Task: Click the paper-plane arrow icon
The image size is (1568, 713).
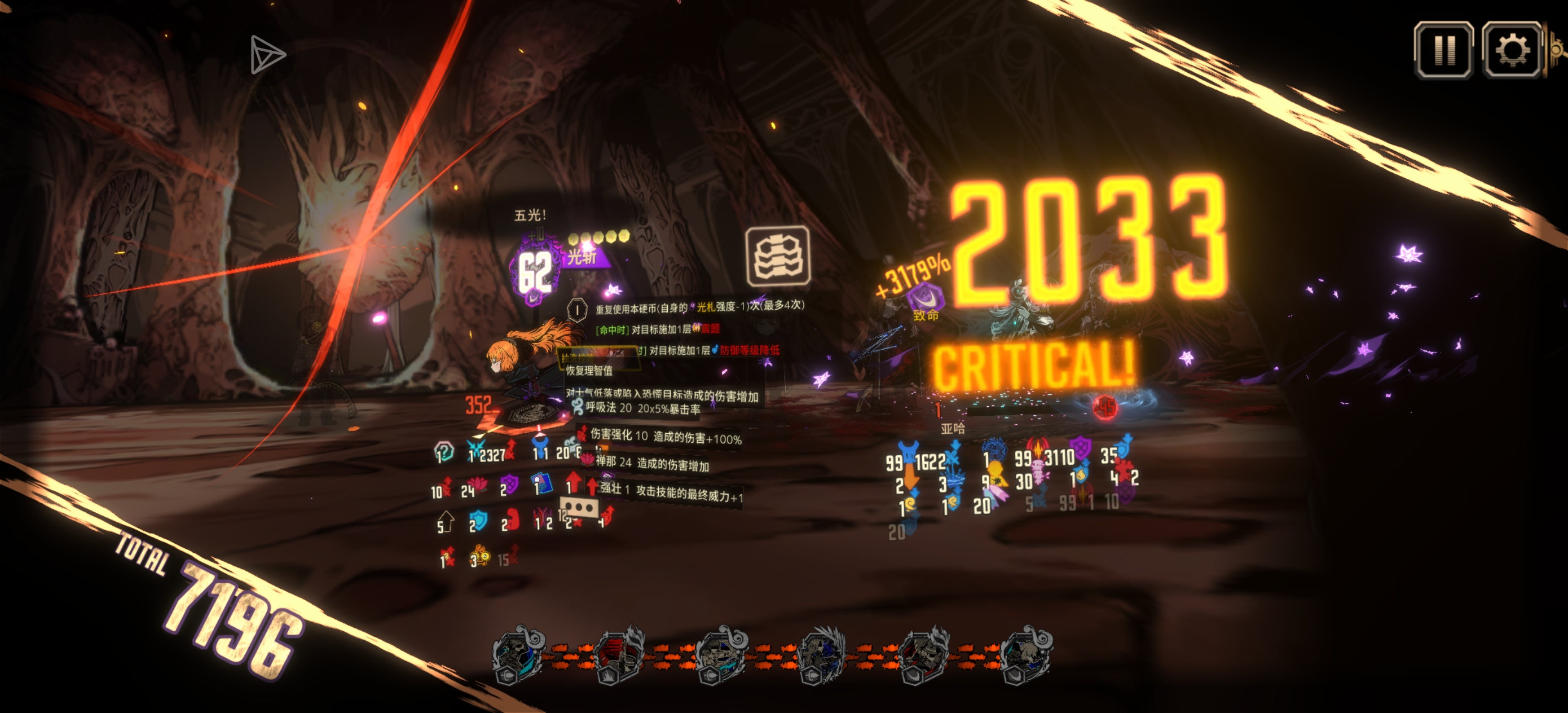Action: tap(267, 55)
